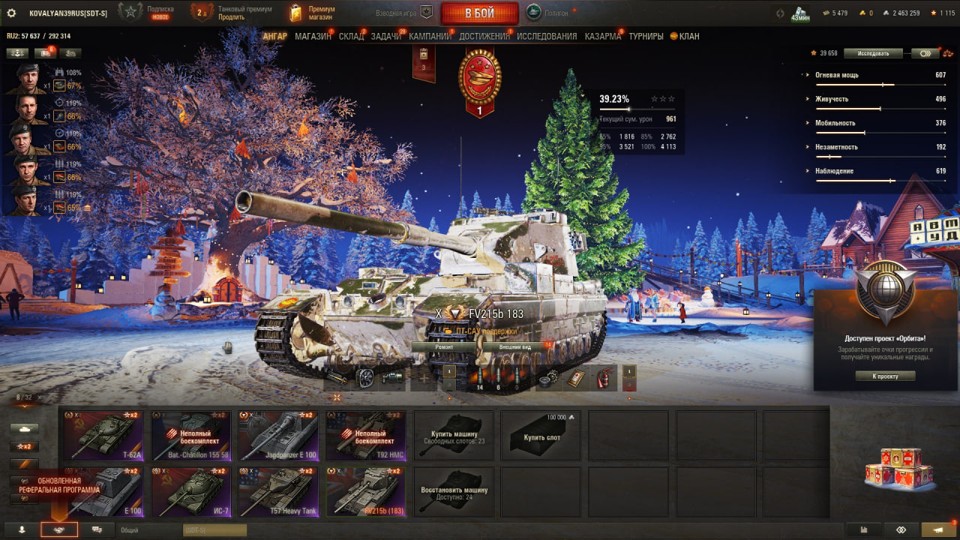Select the Jagdpanzer E 100 tank

278,435
